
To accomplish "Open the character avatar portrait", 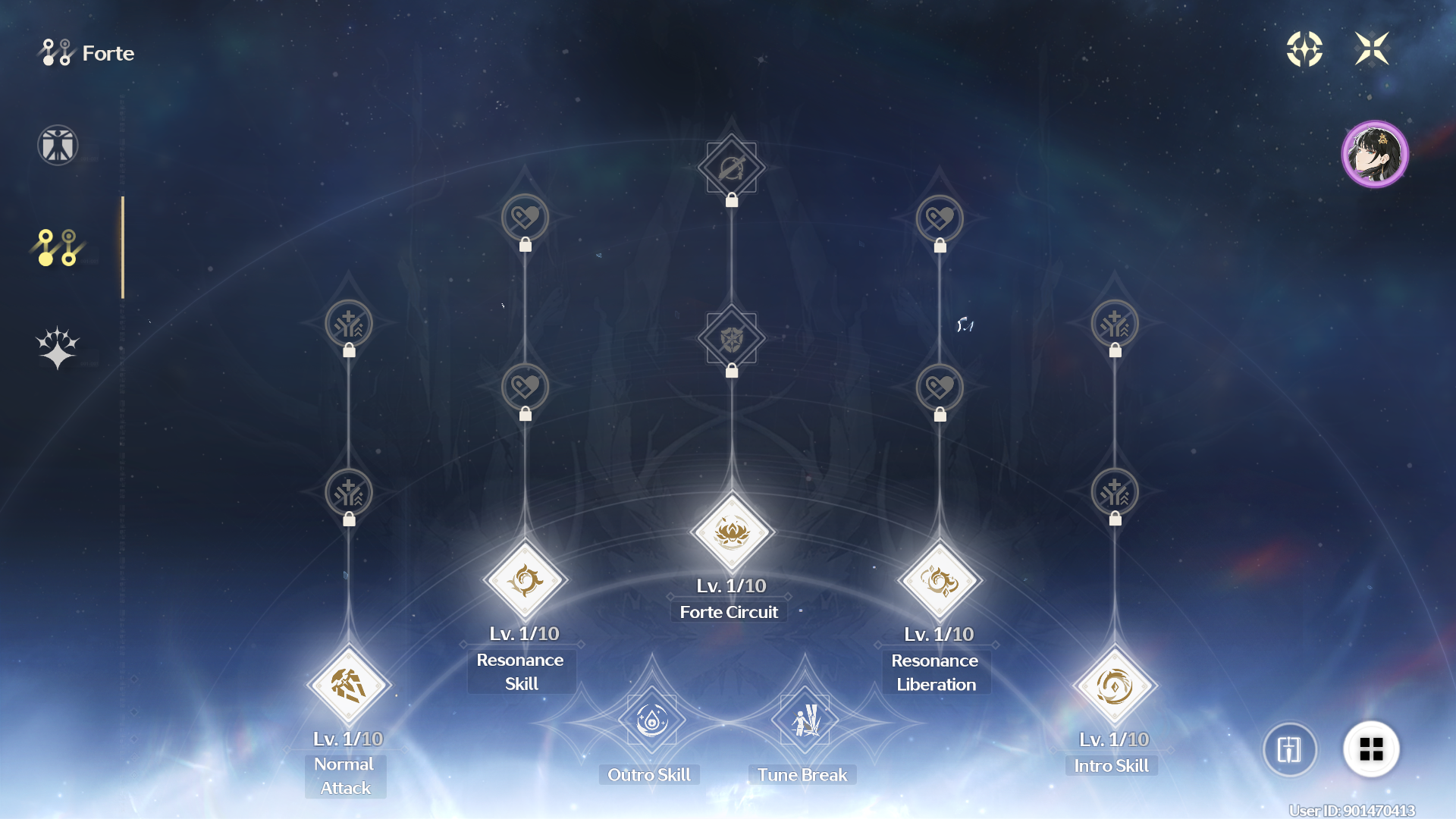I will pos(1375,154).
